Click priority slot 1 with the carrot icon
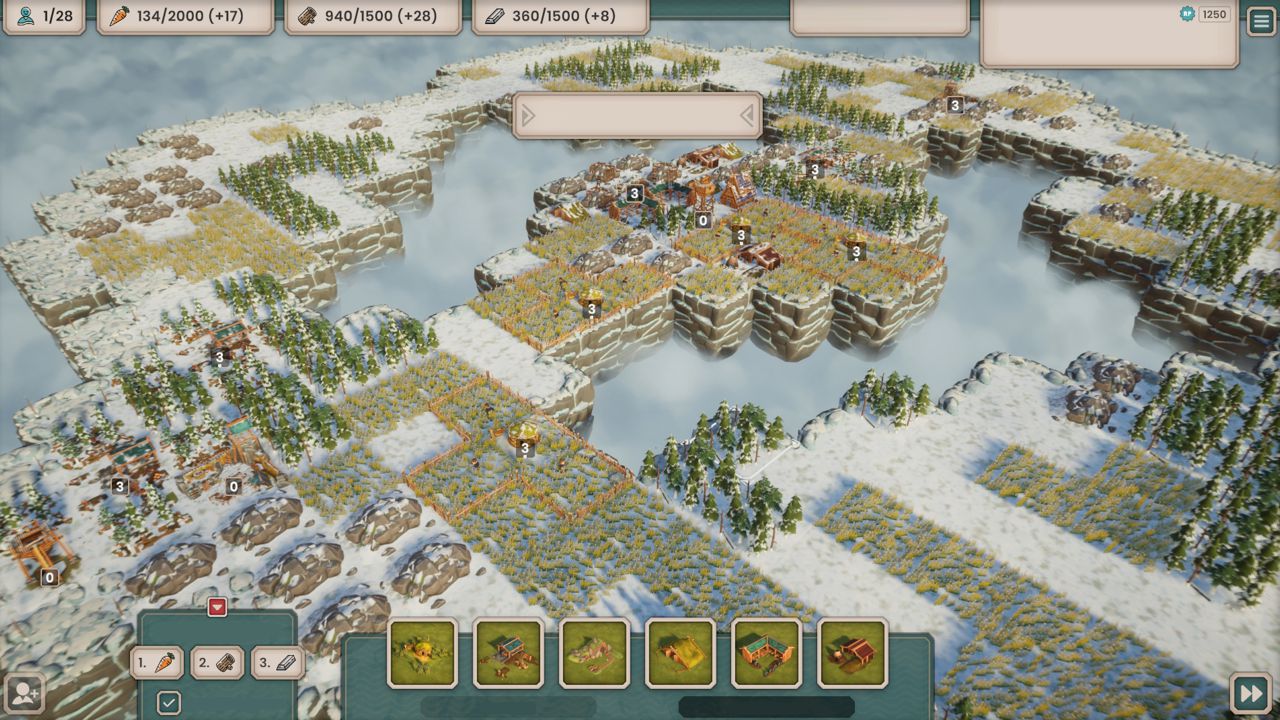This screenshot has height=720, width=1280. pos(155,662)
